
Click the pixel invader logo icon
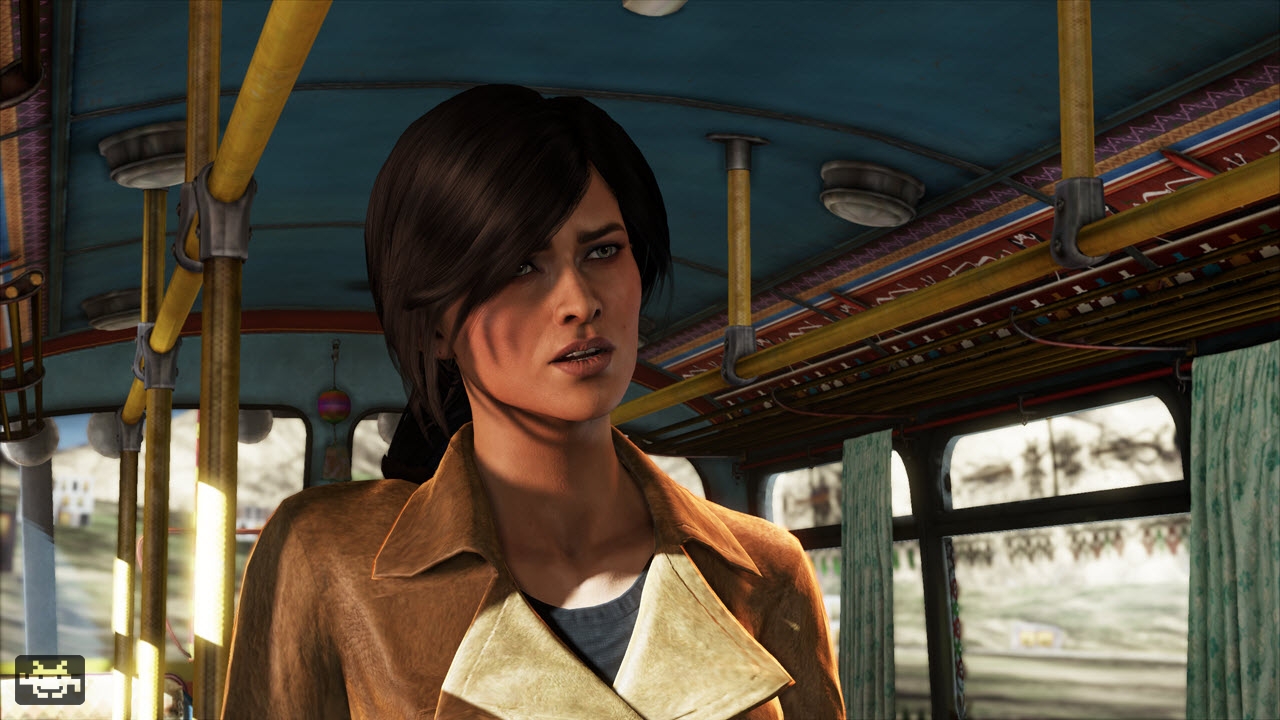50,679
